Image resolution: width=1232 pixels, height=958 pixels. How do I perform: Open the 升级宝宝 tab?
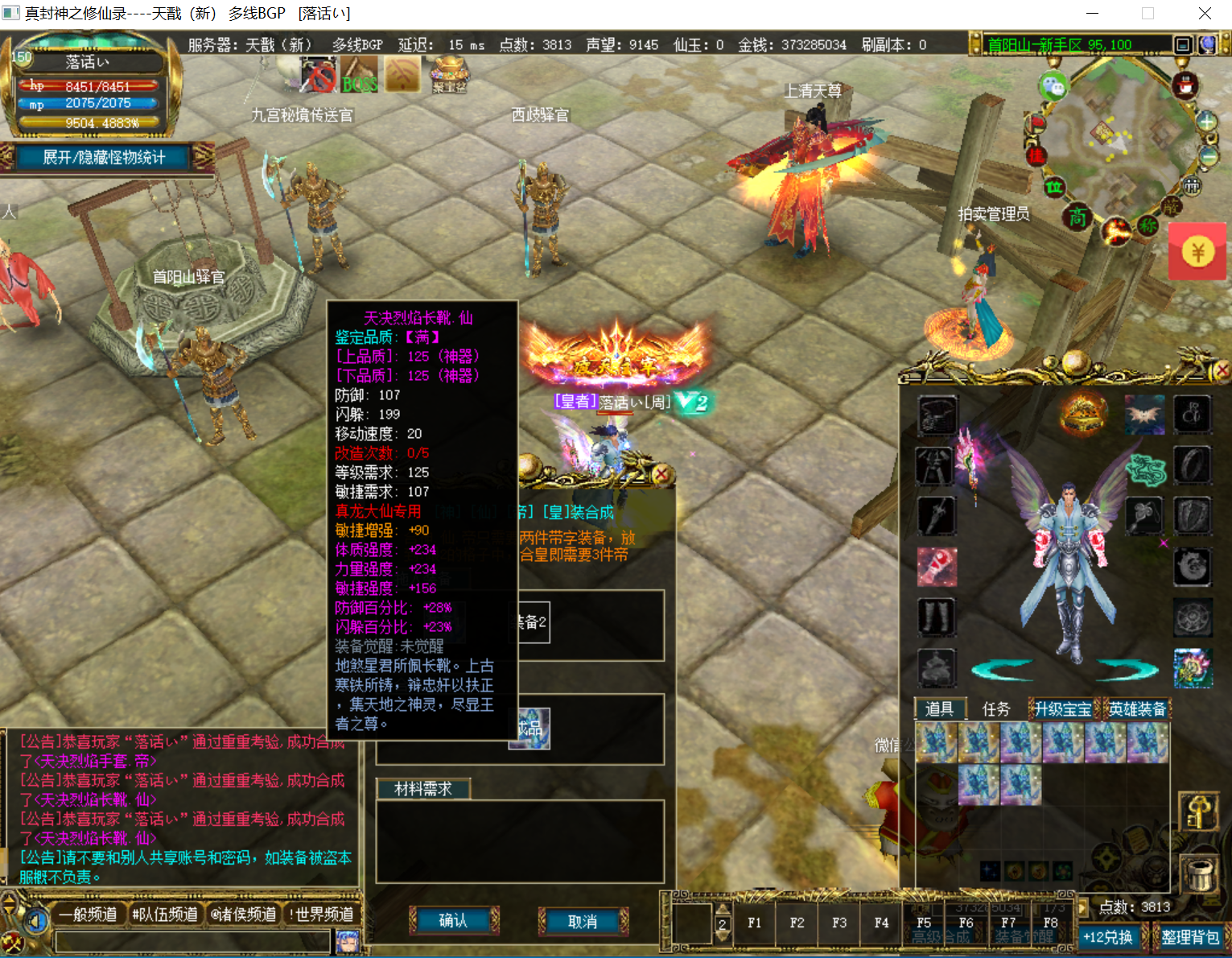point(1062,708)
